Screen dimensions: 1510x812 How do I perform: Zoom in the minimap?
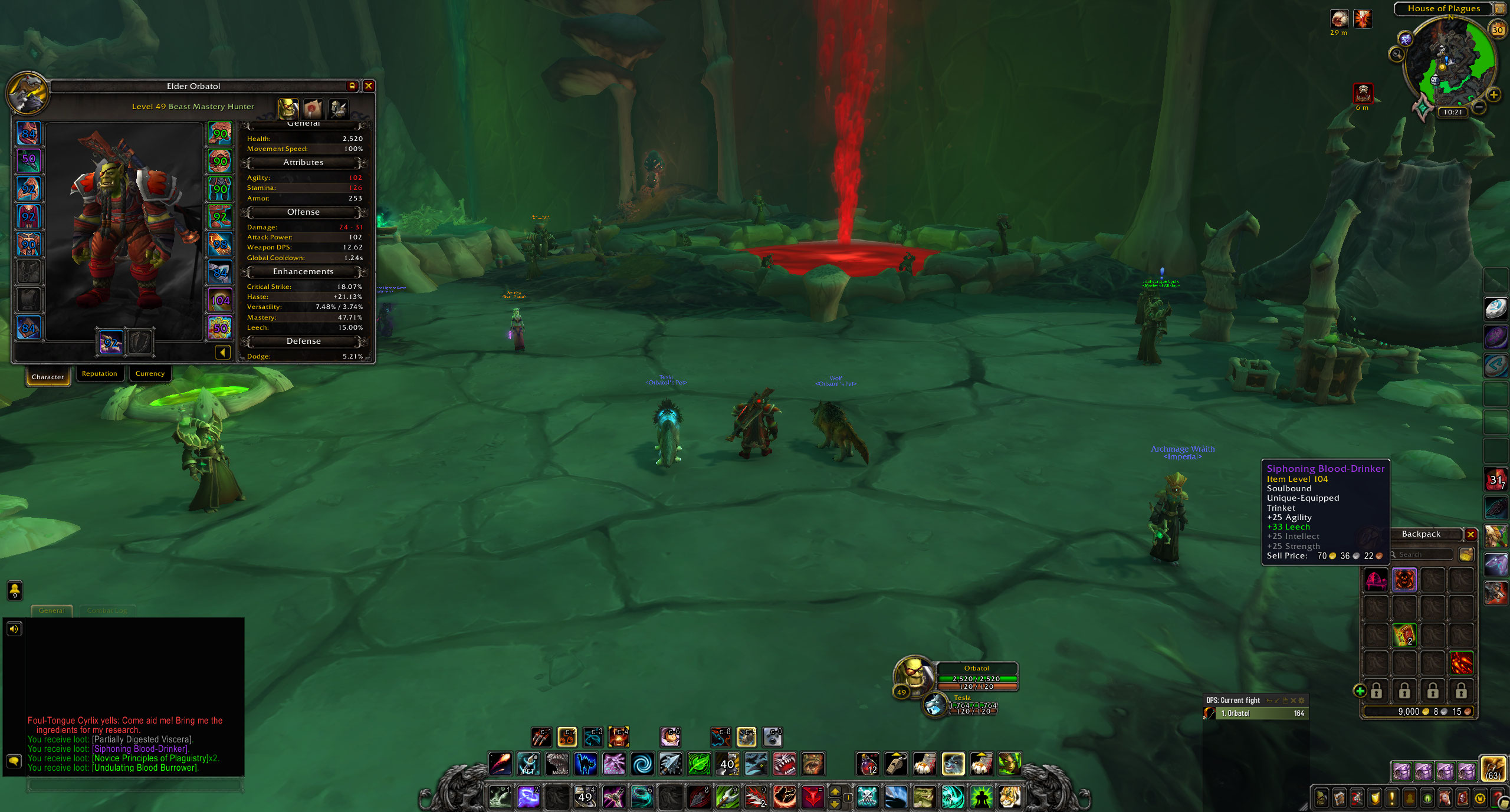coord(1493,94)
